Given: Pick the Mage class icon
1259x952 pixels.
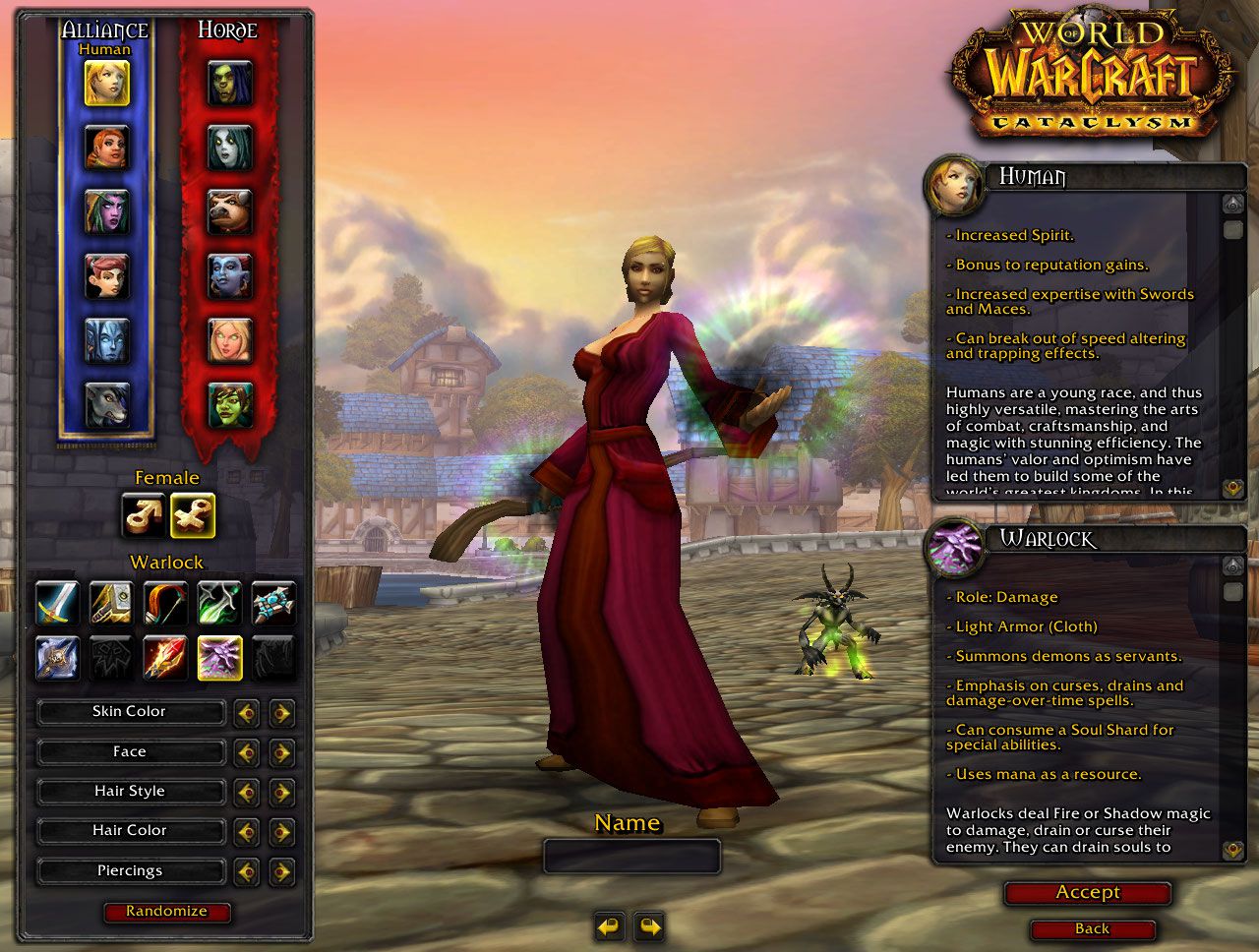Looking at the screenshot, I should [165, 657].
